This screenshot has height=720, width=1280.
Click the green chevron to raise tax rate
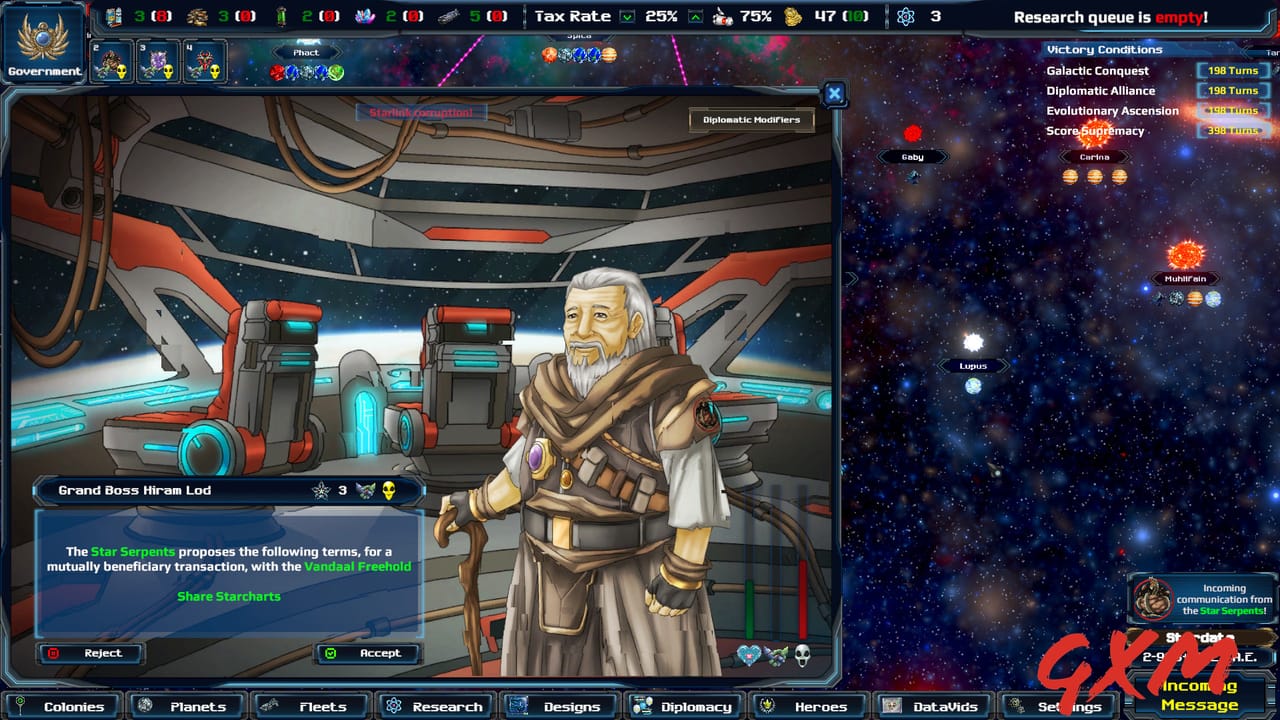pos(694,16)
